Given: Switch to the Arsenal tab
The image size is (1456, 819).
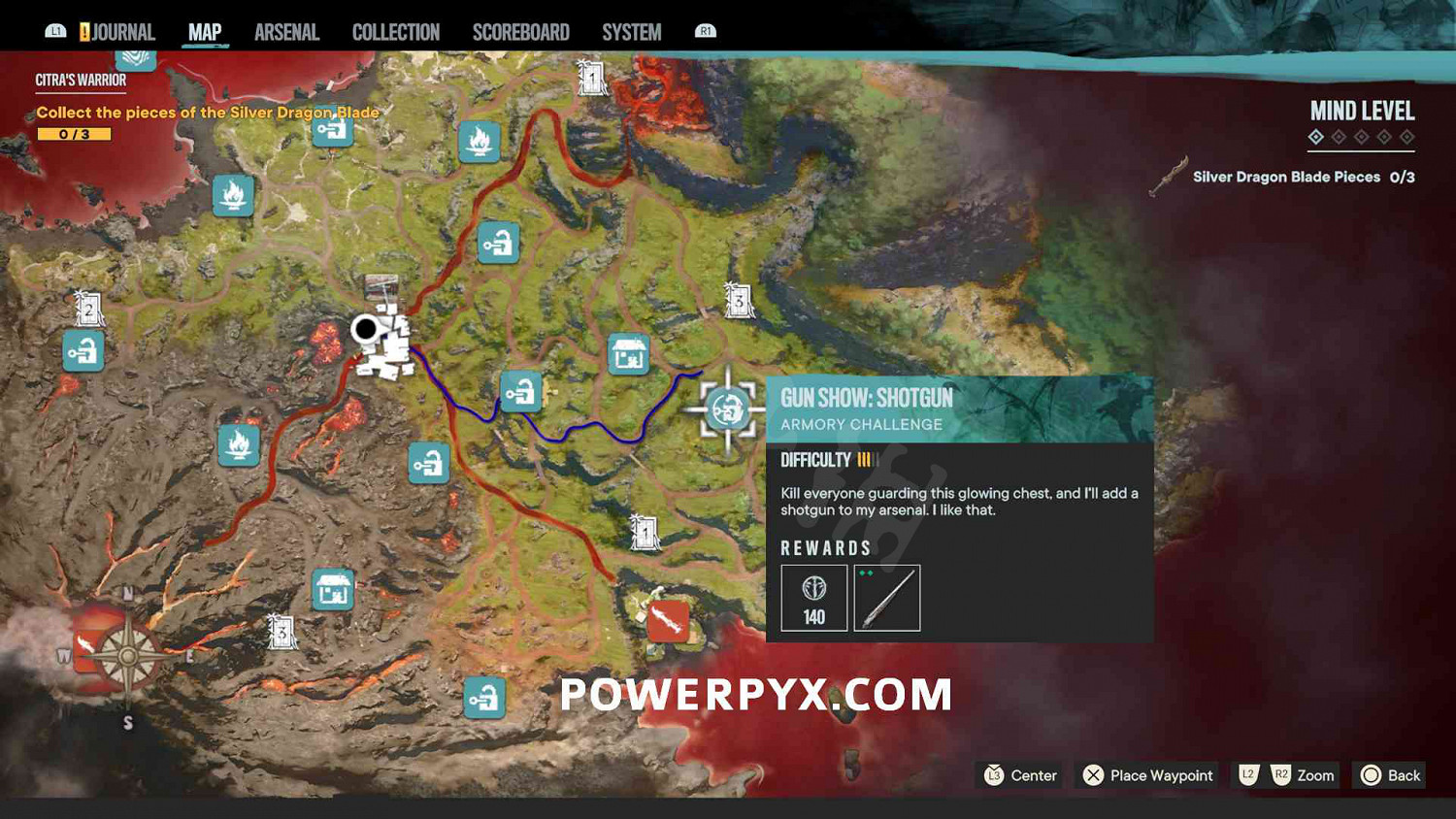Looking at the screenshot, I should tap(286, 30).
